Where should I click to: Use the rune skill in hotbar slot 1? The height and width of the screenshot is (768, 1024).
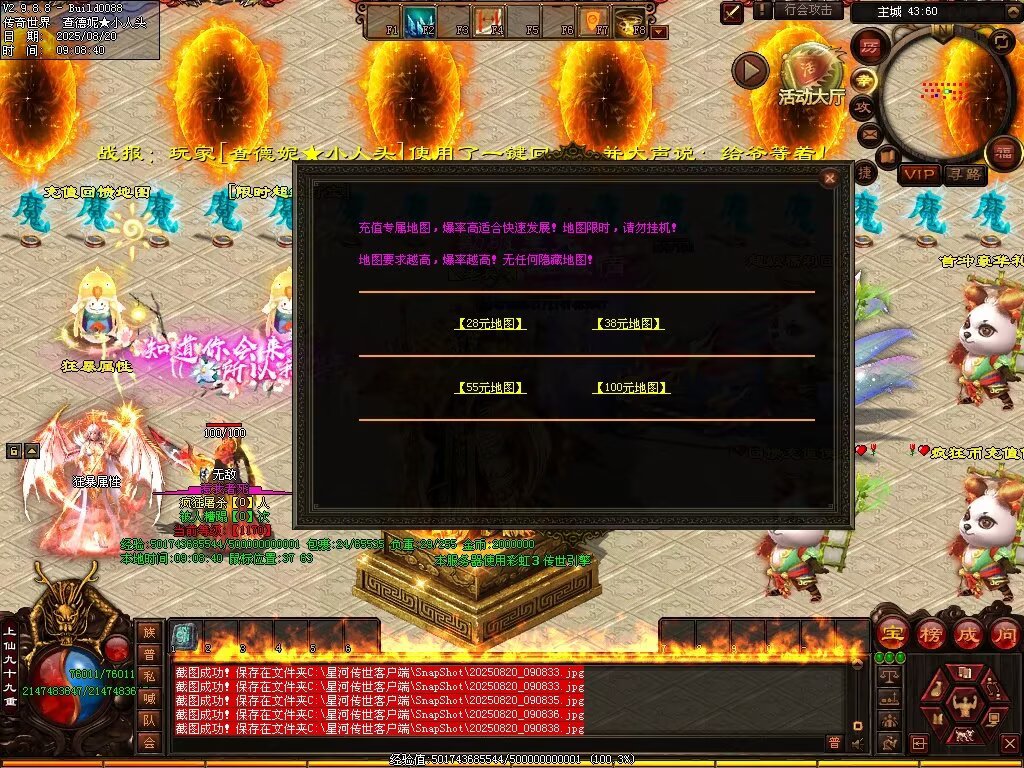click(184, 636)
